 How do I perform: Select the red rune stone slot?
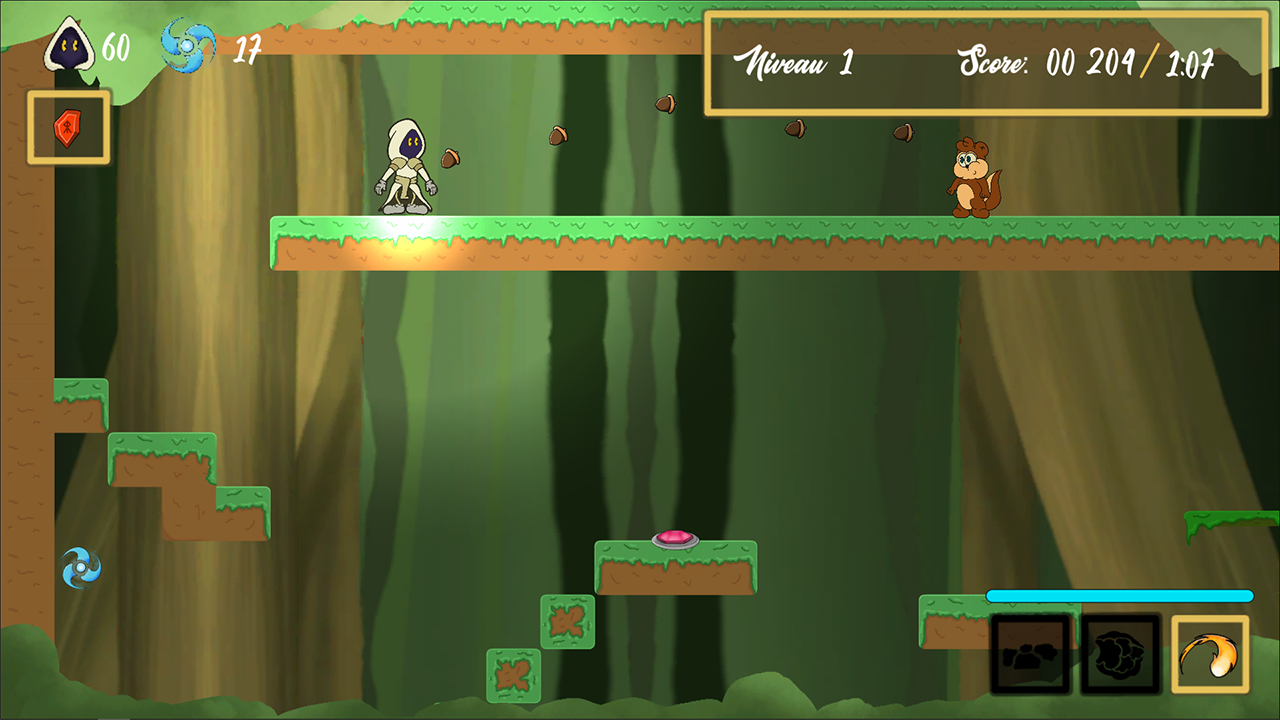[69, 127]
